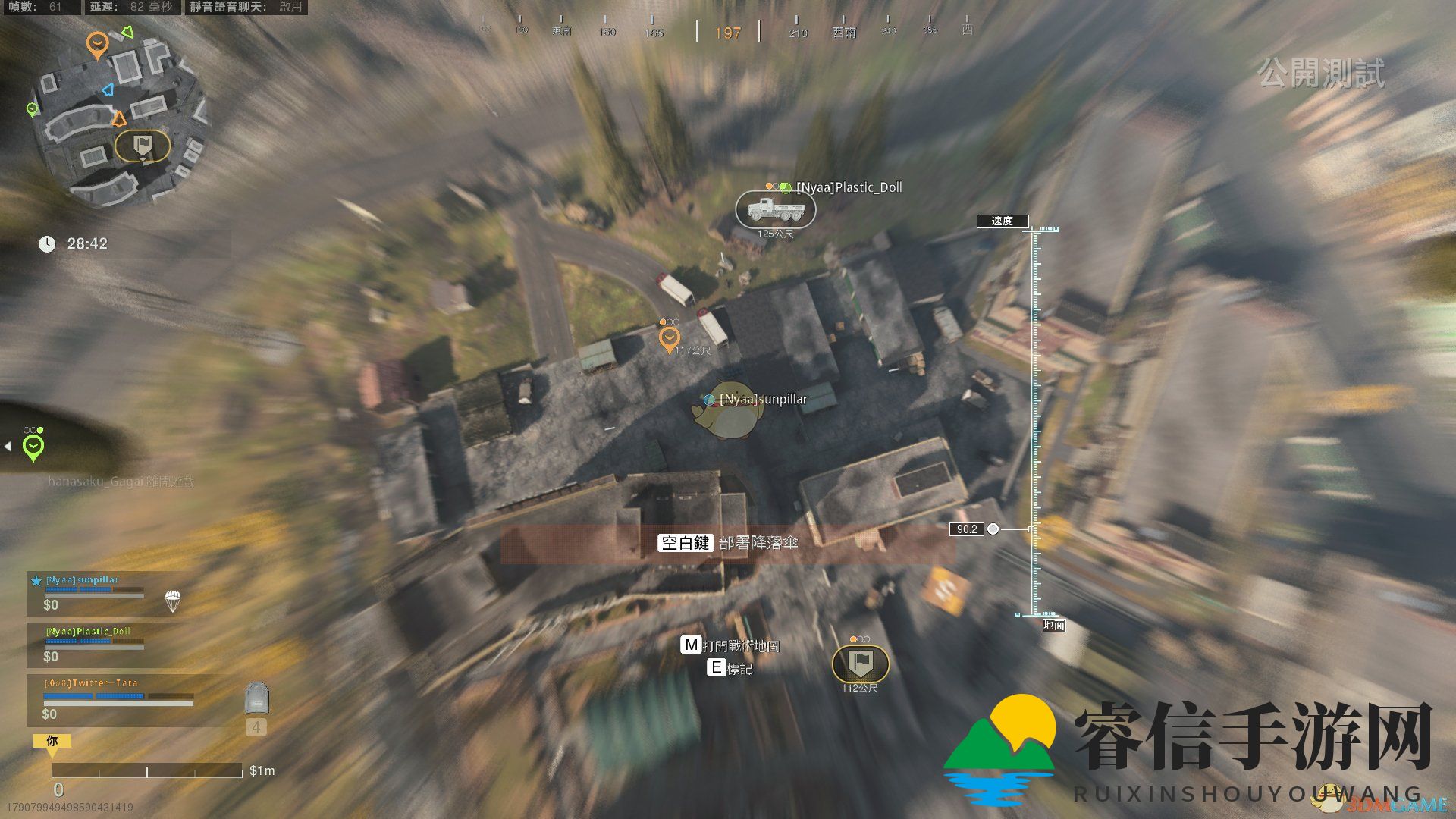Click the parachute icon beside sunpillar's squad row
The image size is (1456, 819).
pyautogui.click(x=173, y=601)
